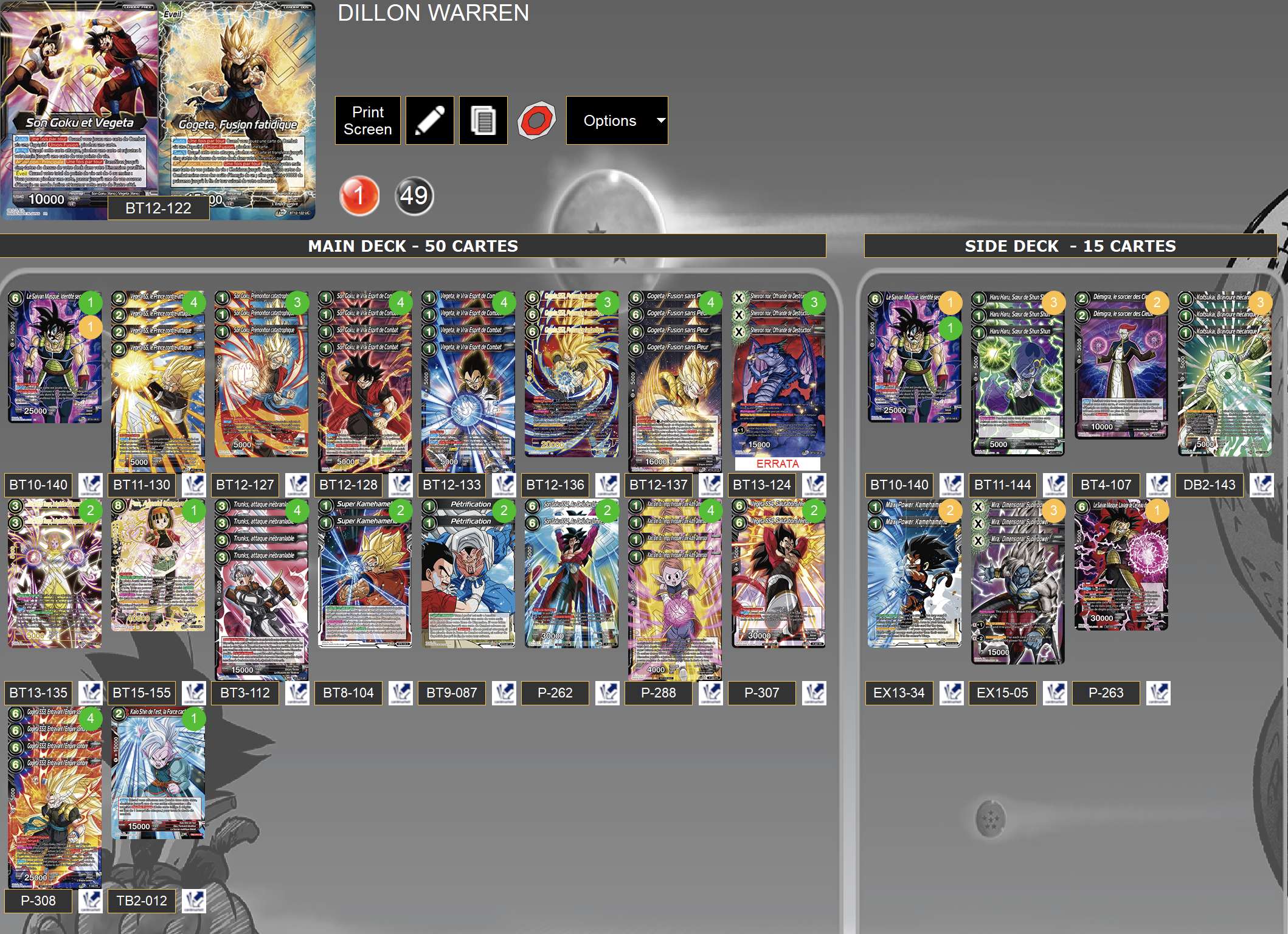1288x934 pixels.
Task: Toggle the black counter showing 49
Action: coord(413,196)
